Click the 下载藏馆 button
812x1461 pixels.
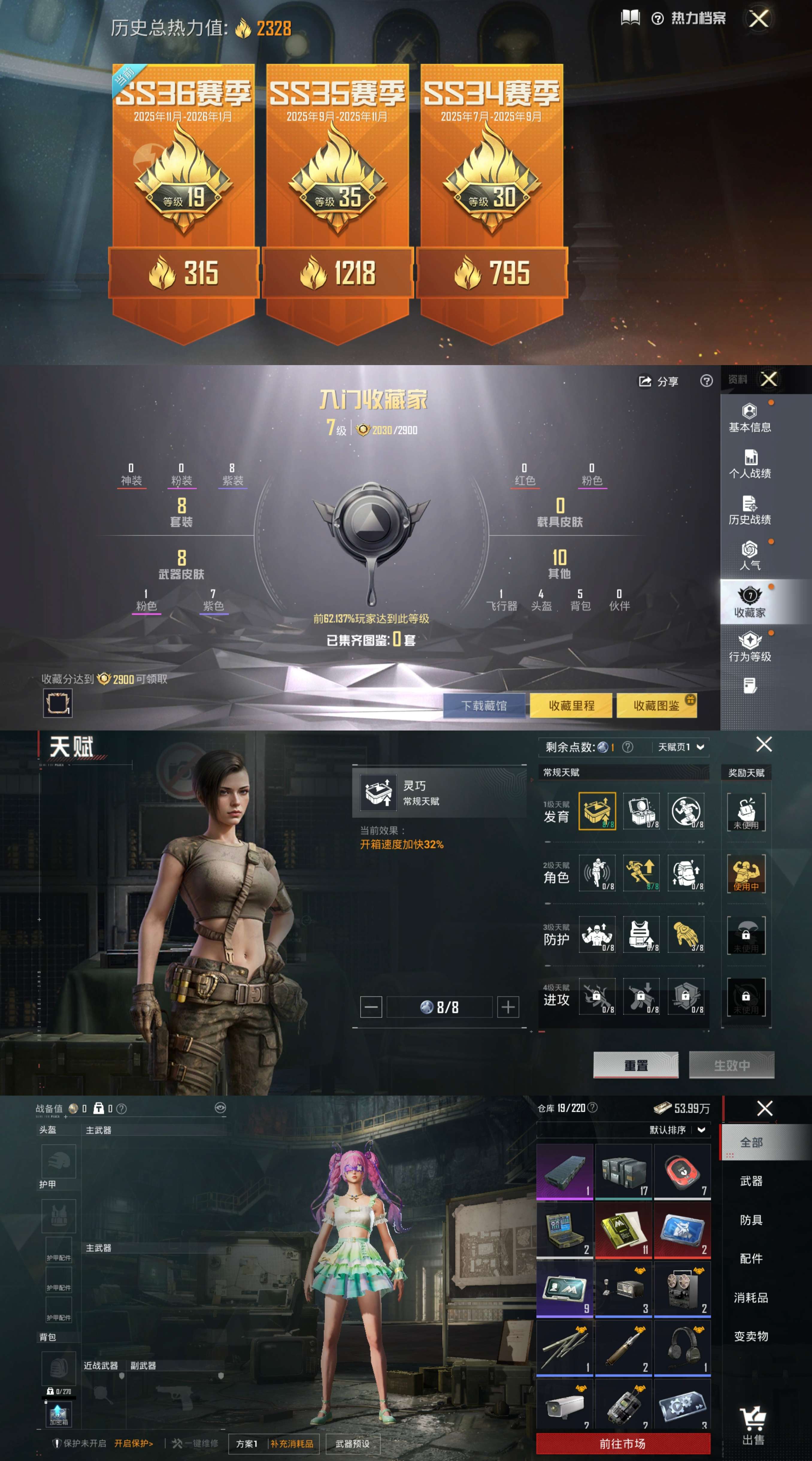tap(484, 706)
